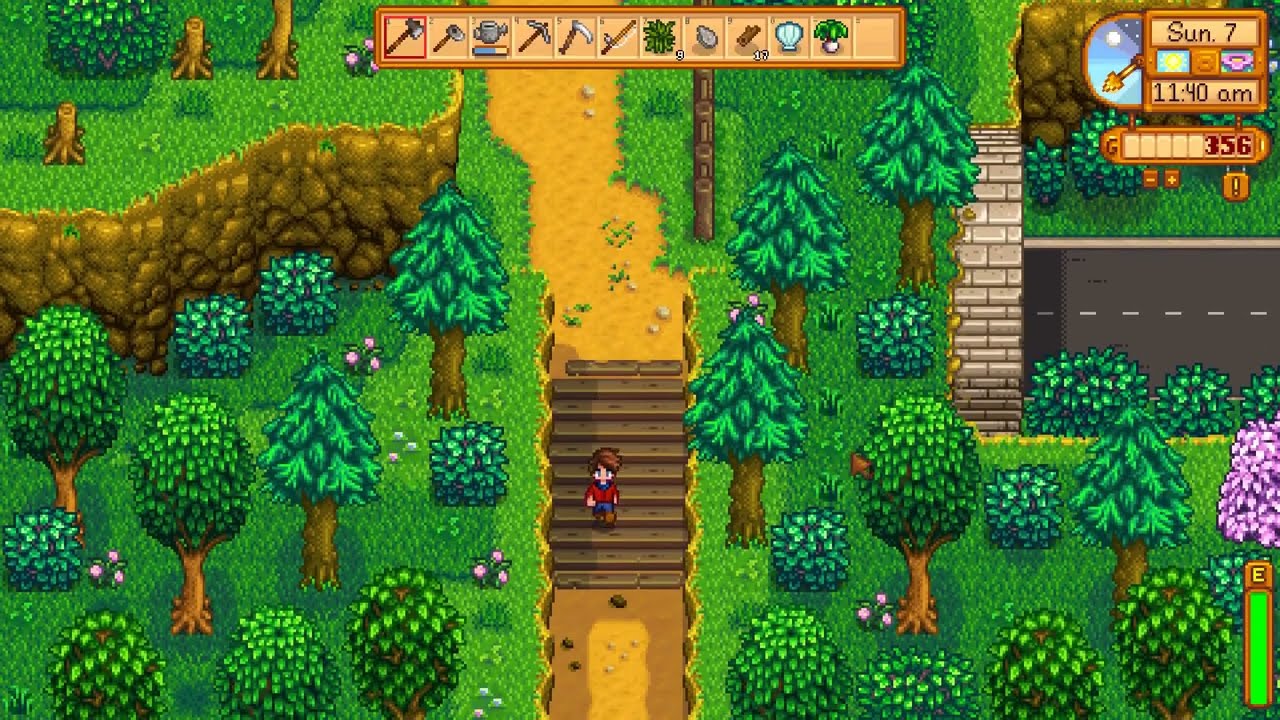Choose the watering can slot
Viewport: 1280px width, 720px height.
pos(490,38)
